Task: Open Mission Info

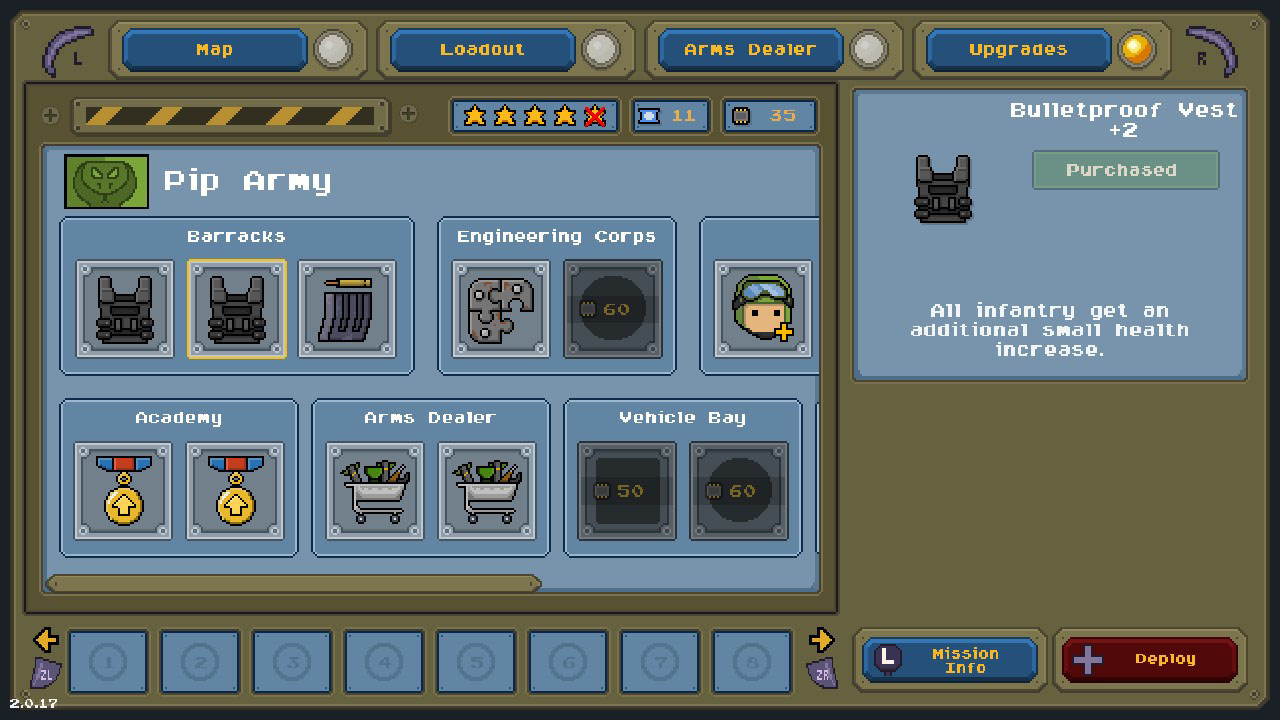Action: [x=950, y=660]
